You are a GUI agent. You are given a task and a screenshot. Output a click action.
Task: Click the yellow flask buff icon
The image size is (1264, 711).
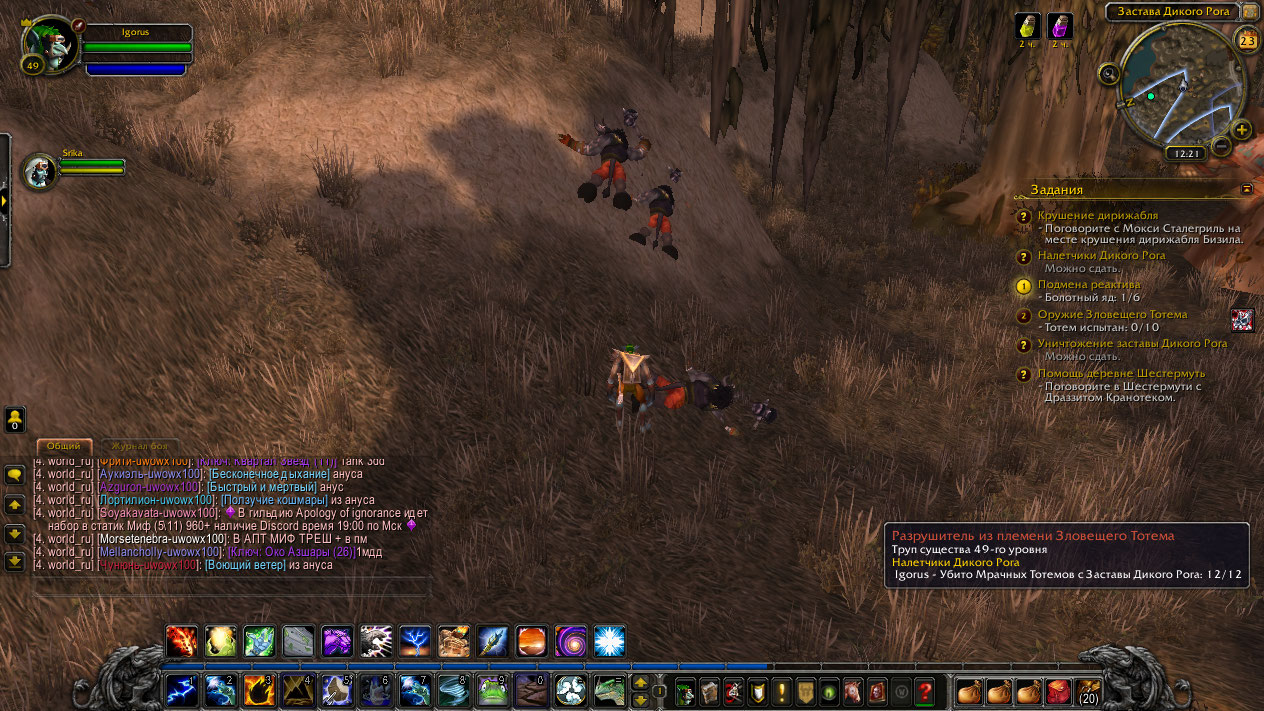(1028, 26)
